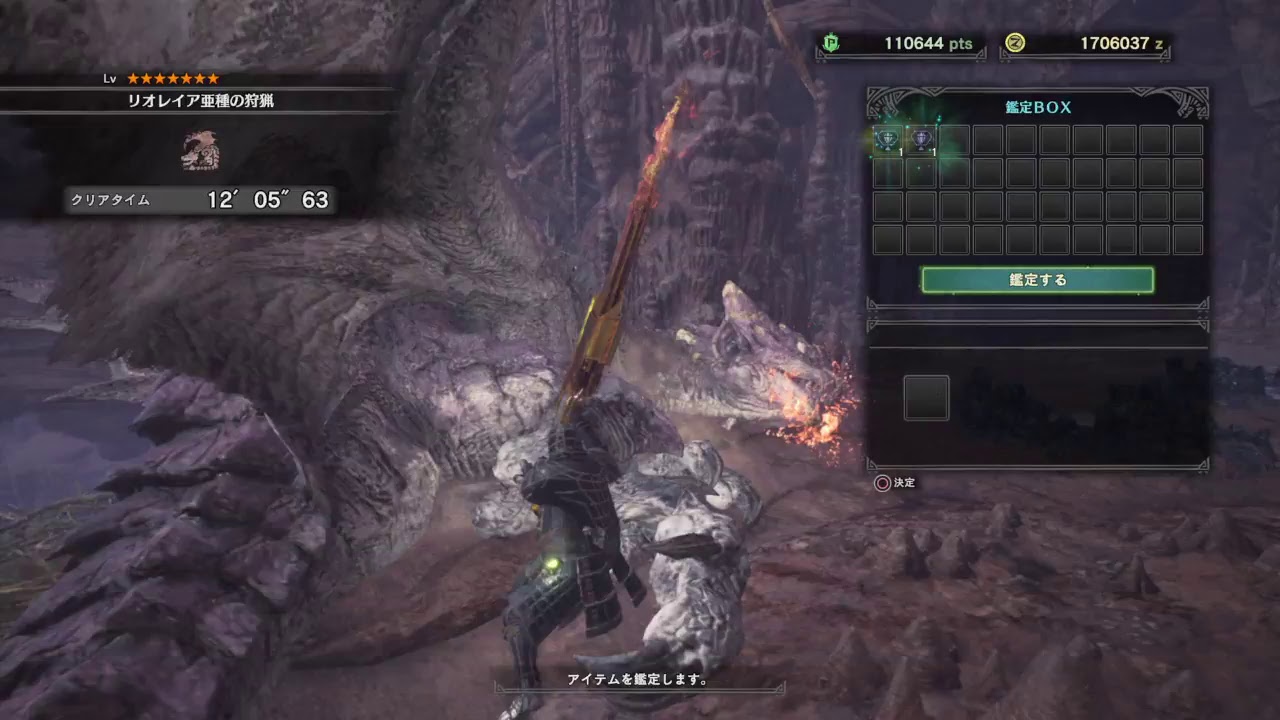Click the empty result slot below the appraise button
The width and height of the screenshot is (1280, 720).
coord(926,397)
